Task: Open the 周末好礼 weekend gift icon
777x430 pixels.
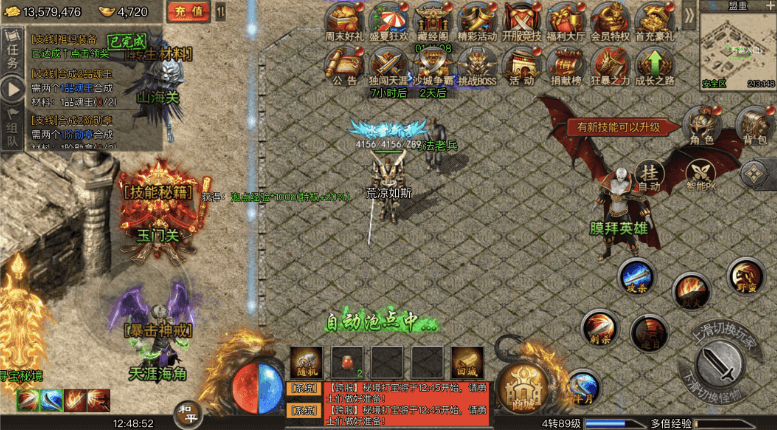Action: (344, 22)
